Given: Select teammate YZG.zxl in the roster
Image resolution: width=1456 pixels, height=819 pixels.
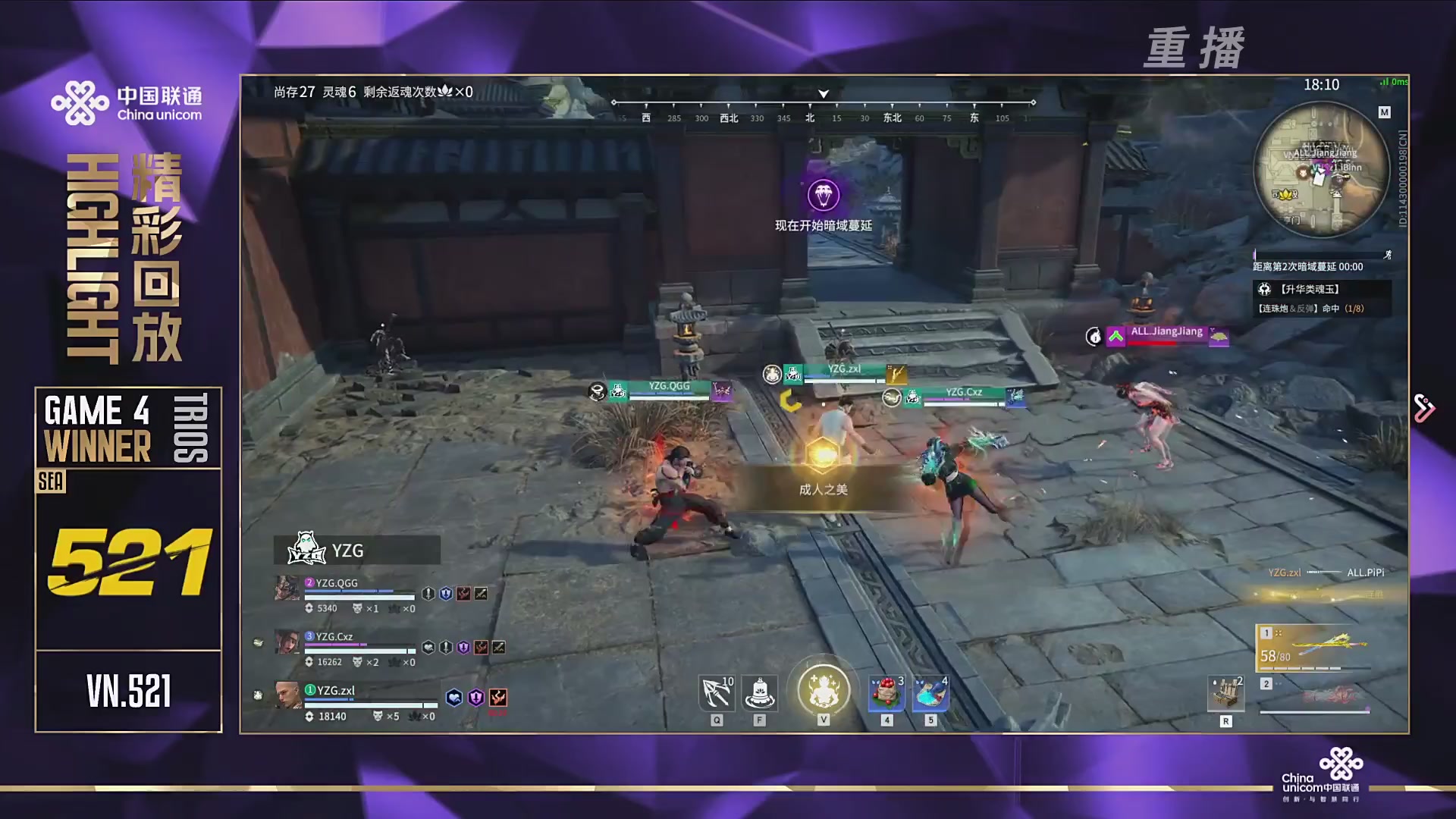Looking at the screenshot, I should (335, 691).
